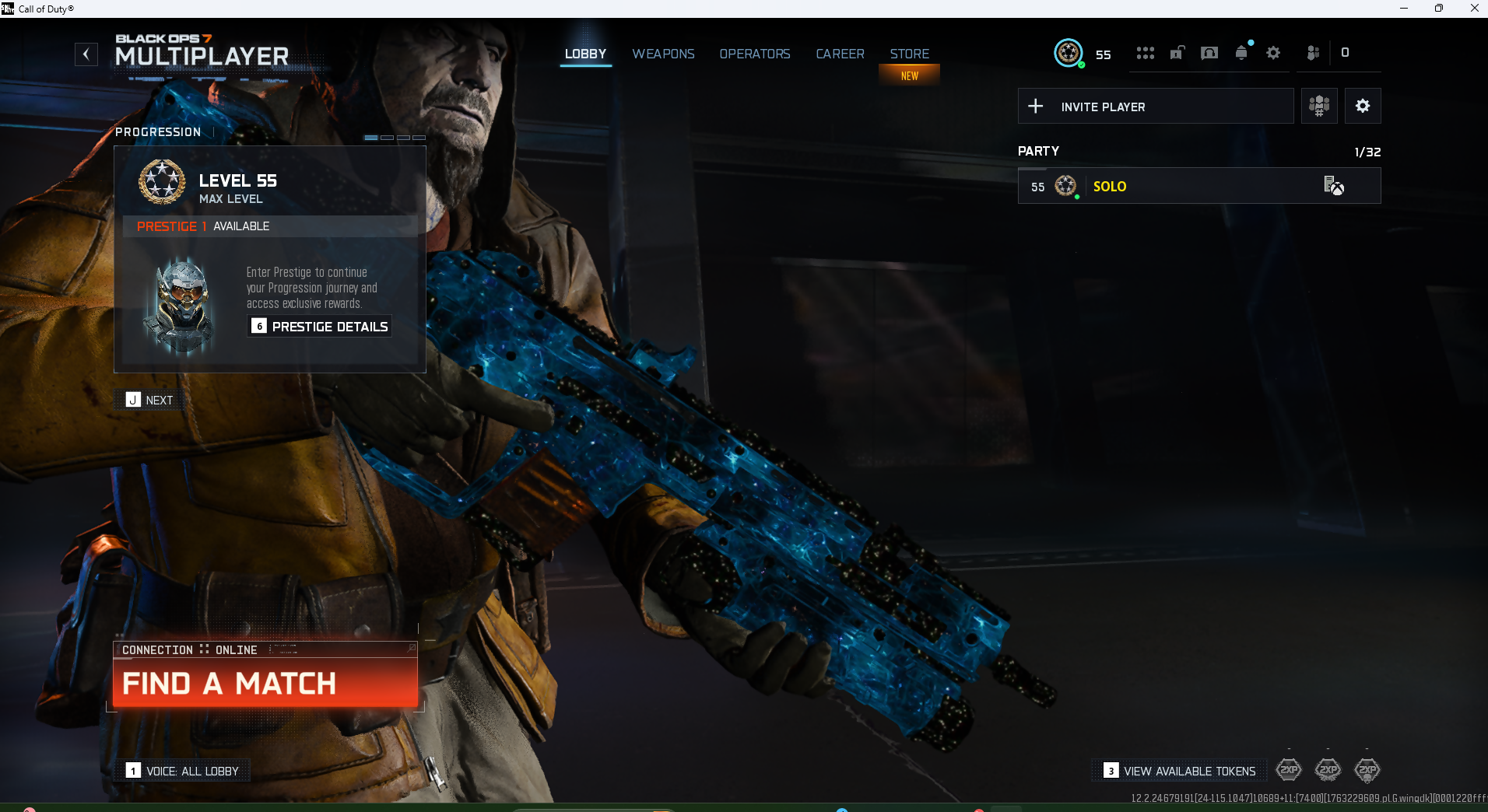The image size is (1488, 812).
Task: Open game settings gear in top bar
Action: point(1273,53)
